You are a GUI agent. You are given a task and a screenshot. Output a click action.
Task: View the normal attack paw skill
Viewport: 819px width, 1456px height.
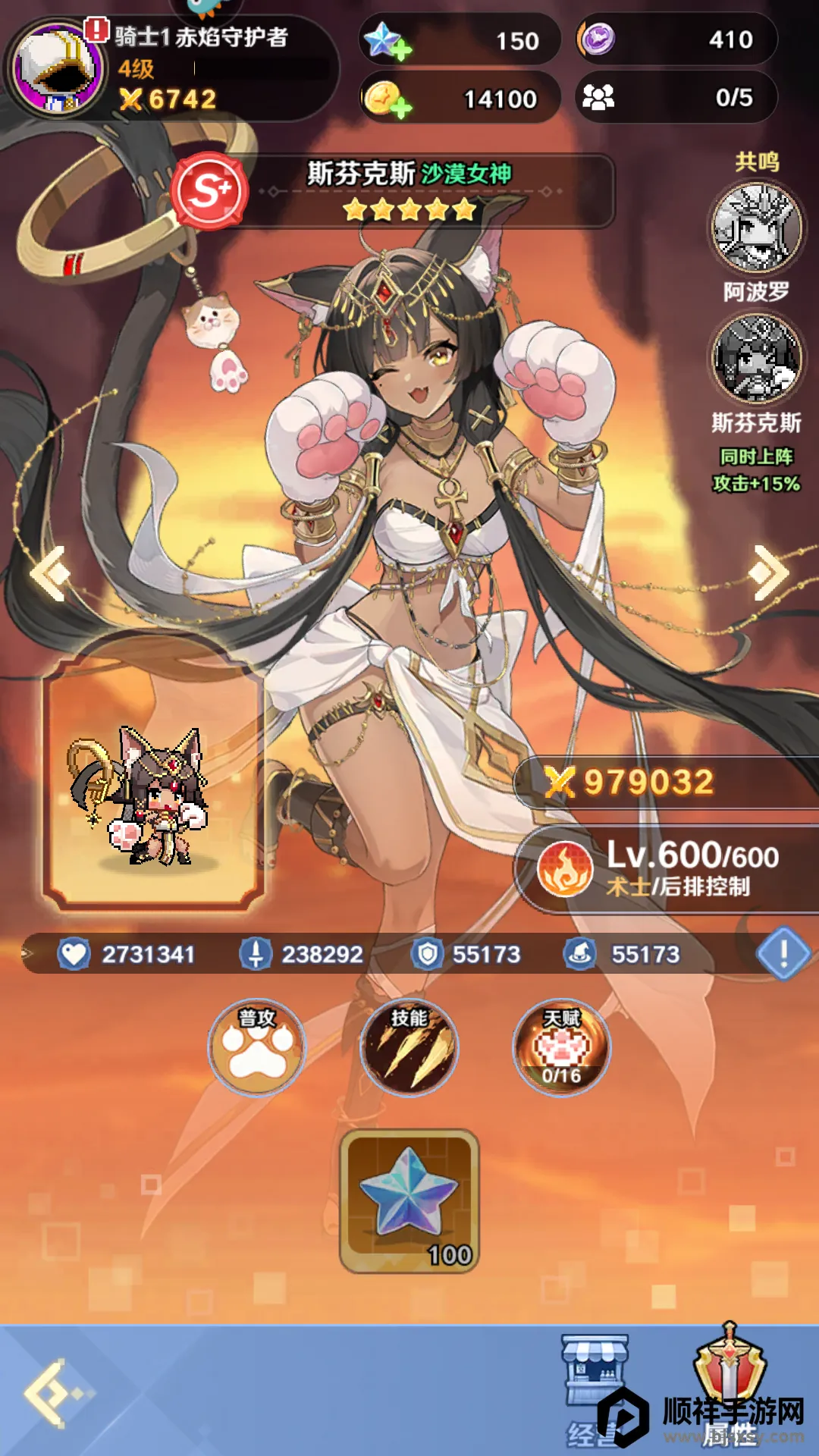(x=258, y=1048)
